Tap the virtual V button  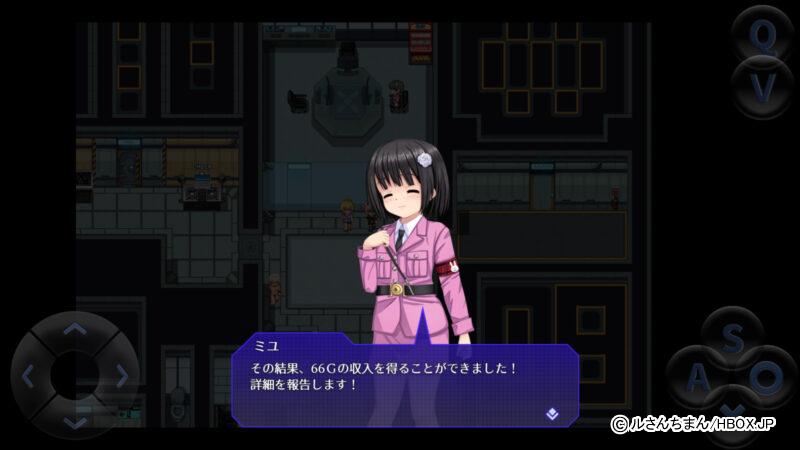(763, 90)
